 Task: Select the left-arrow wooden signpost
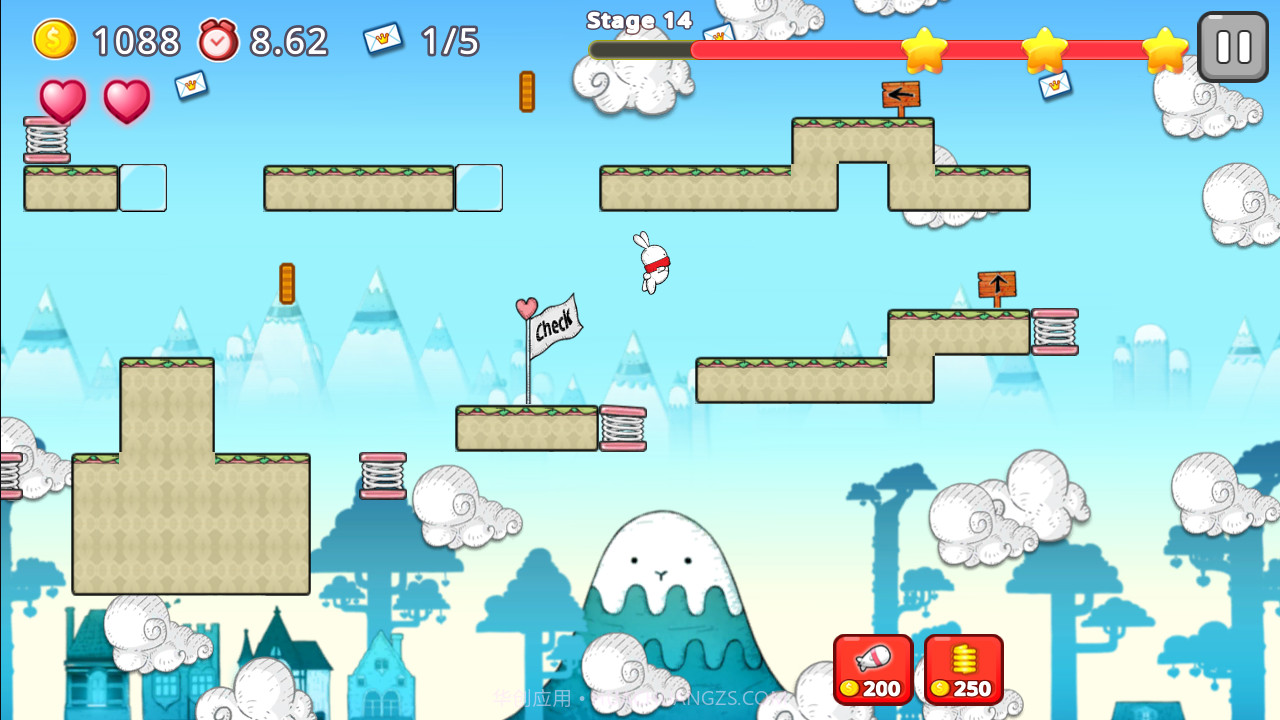coord(903,95)
